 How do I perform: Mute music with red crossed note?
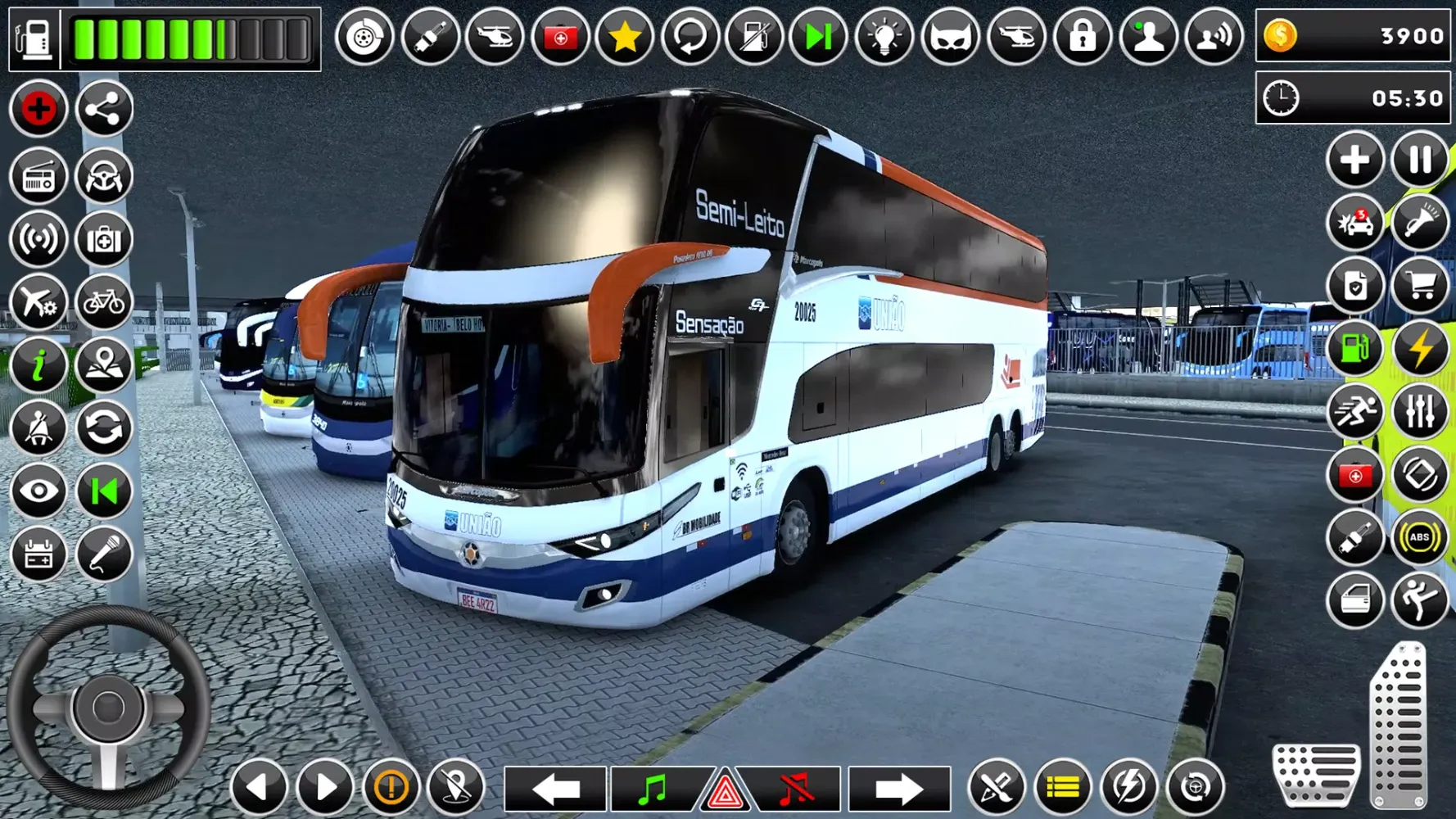click(795, 789)
